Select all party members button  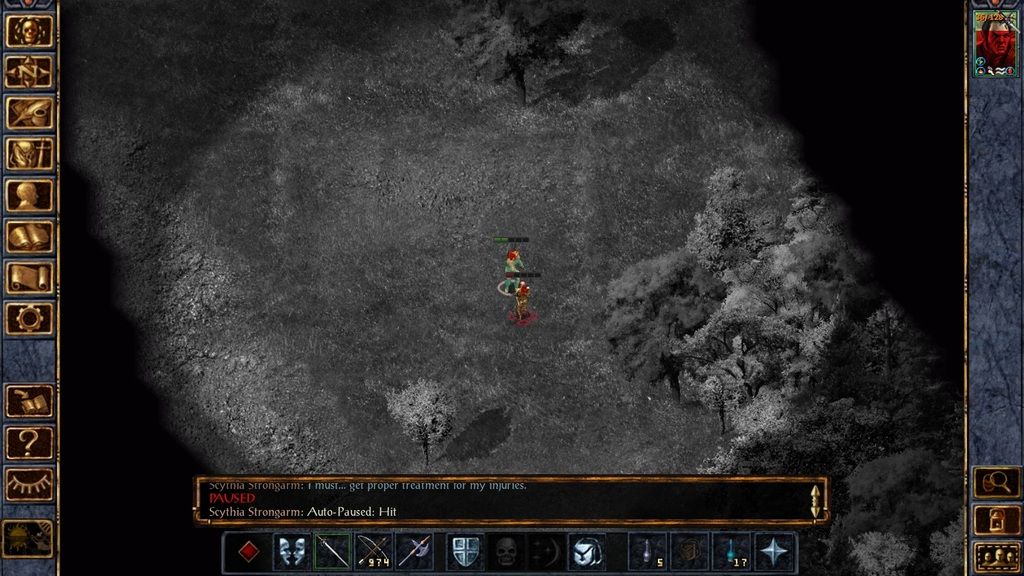click(x=995, y=555)
